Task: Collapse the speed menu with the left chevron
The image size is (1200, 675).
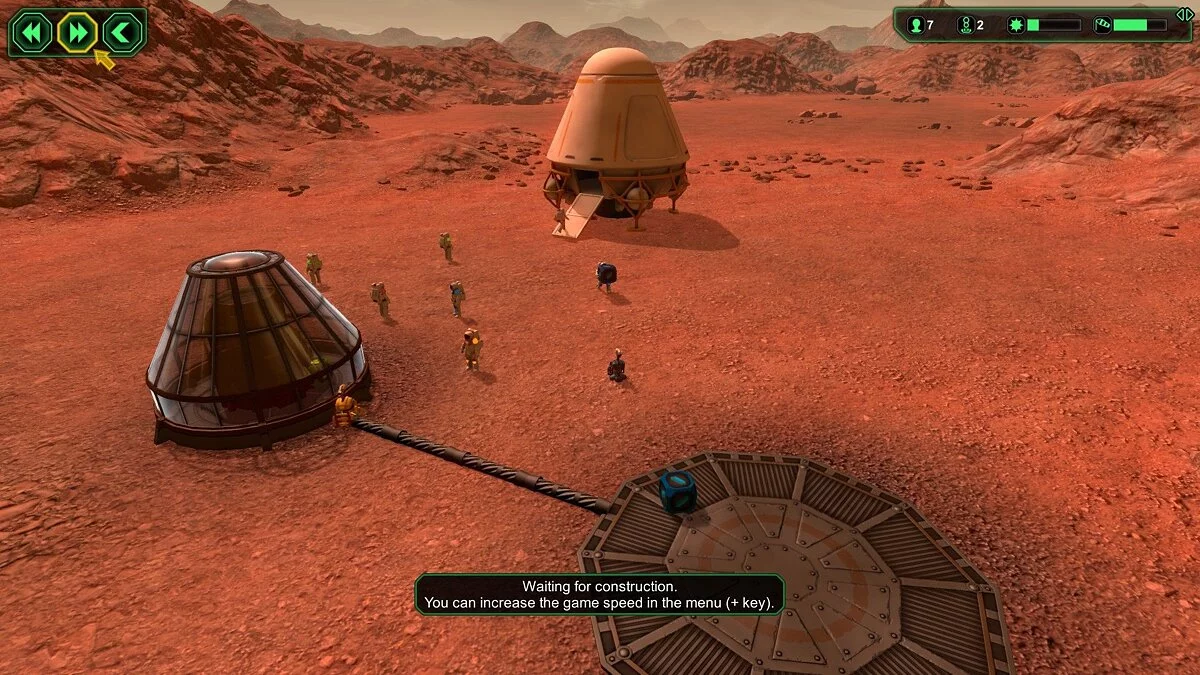Action: [122, 33]
